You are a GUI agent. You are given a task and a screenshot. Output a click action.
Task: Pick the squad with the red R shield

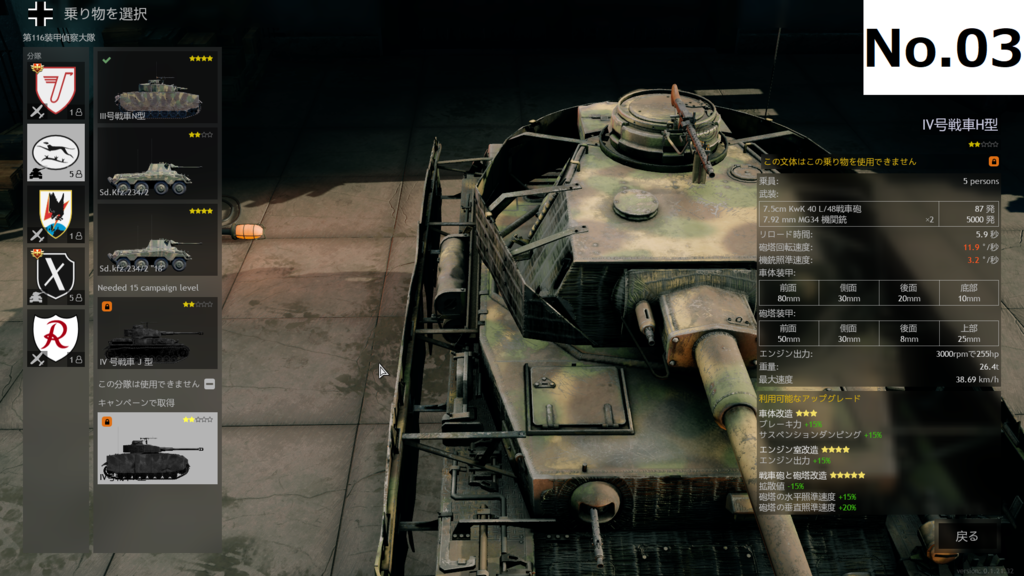tap(55, 337)
